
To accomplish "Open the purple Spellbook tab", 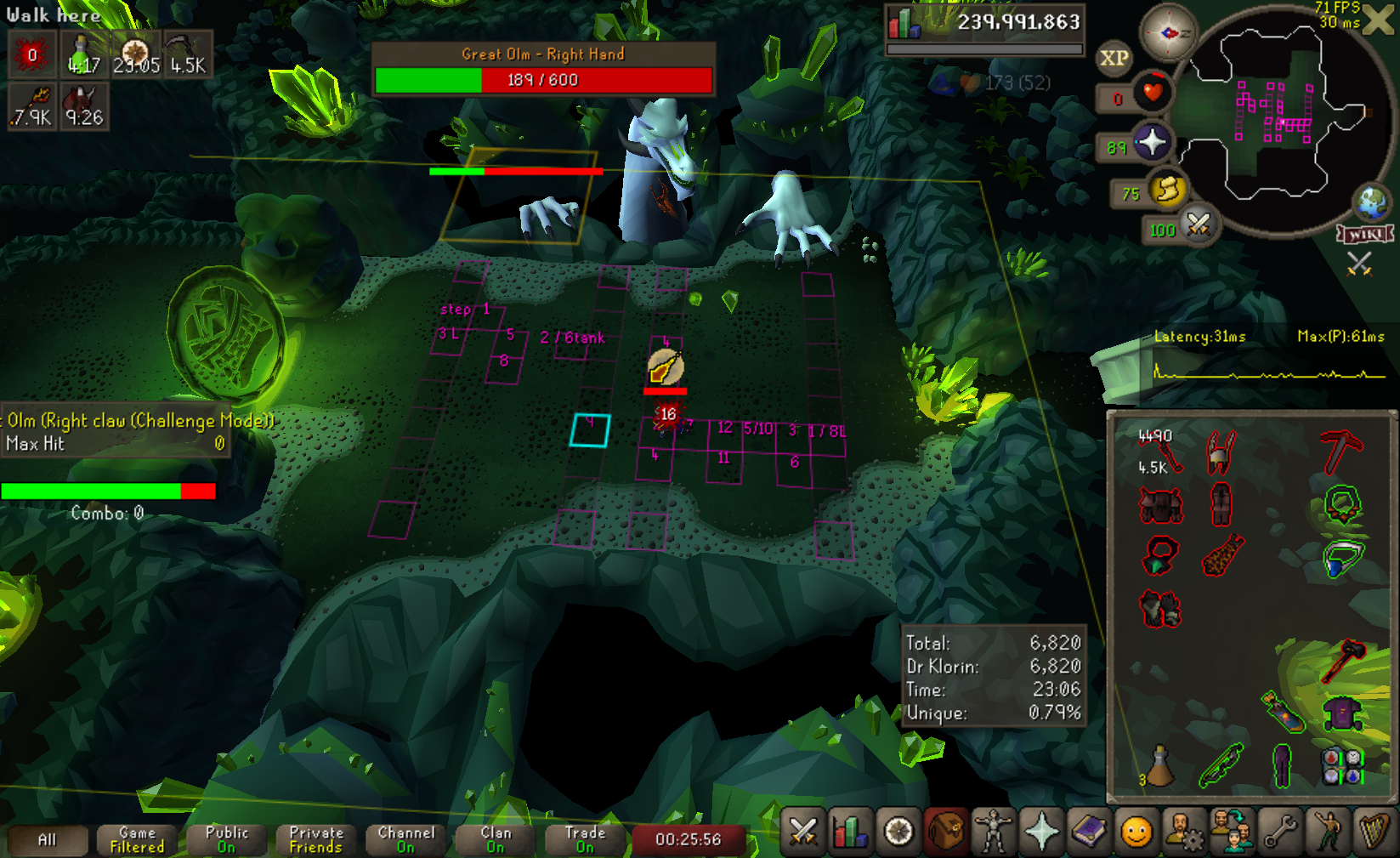I will pyautogui.click(x=1089, y=832).
